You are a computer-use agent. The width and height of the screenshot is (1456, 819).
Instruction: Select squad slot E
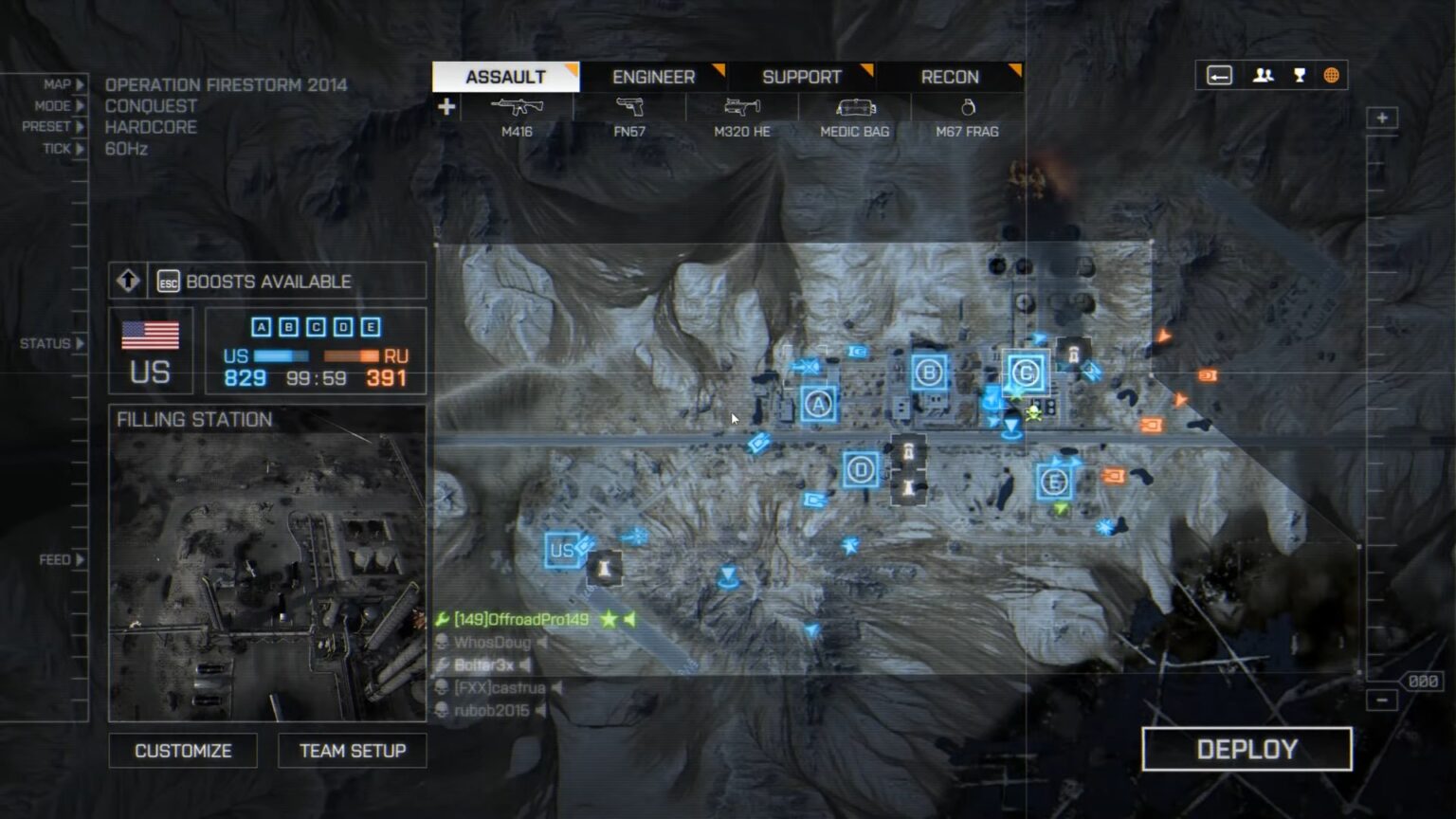coord(370,327)
